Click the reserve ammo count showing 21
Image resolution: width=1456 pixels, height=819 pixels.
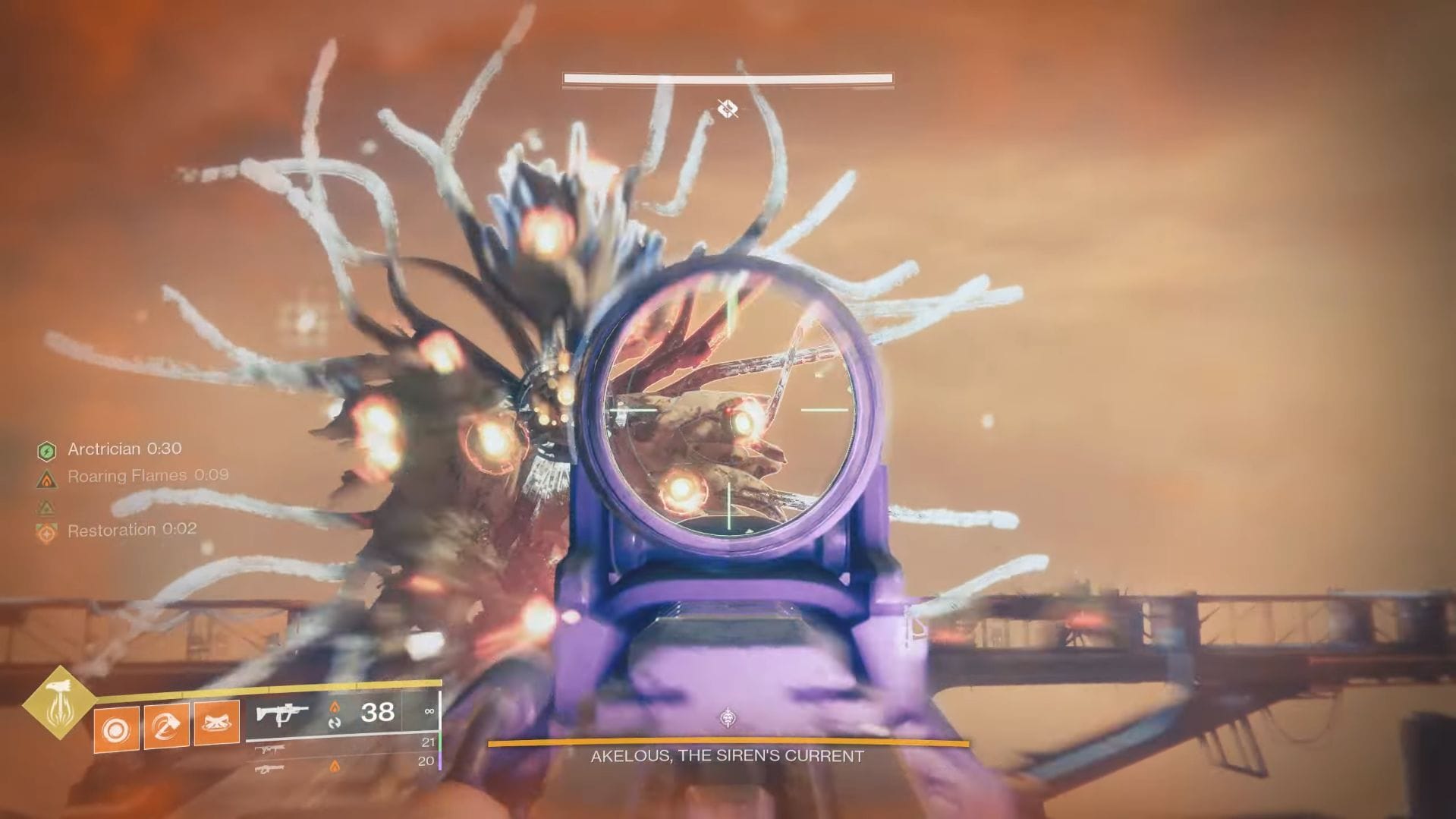tap(429, 742)
